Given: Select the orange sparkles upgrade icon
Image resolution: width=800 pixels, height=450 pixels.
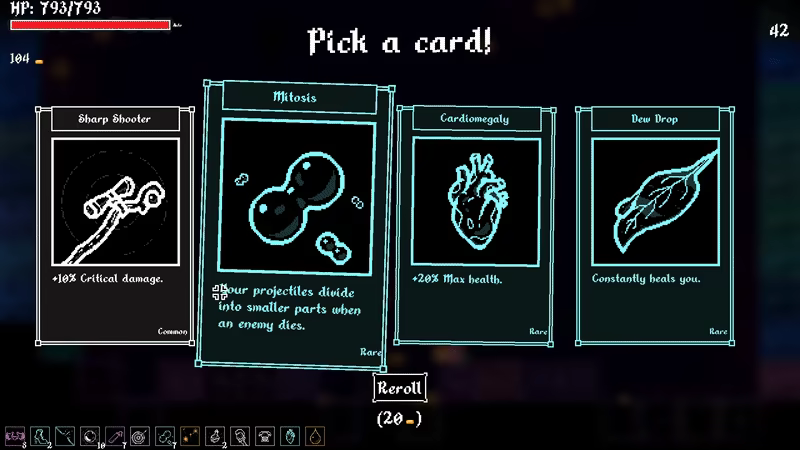Looking at the screenshot, I should click(x=190, y=435).
